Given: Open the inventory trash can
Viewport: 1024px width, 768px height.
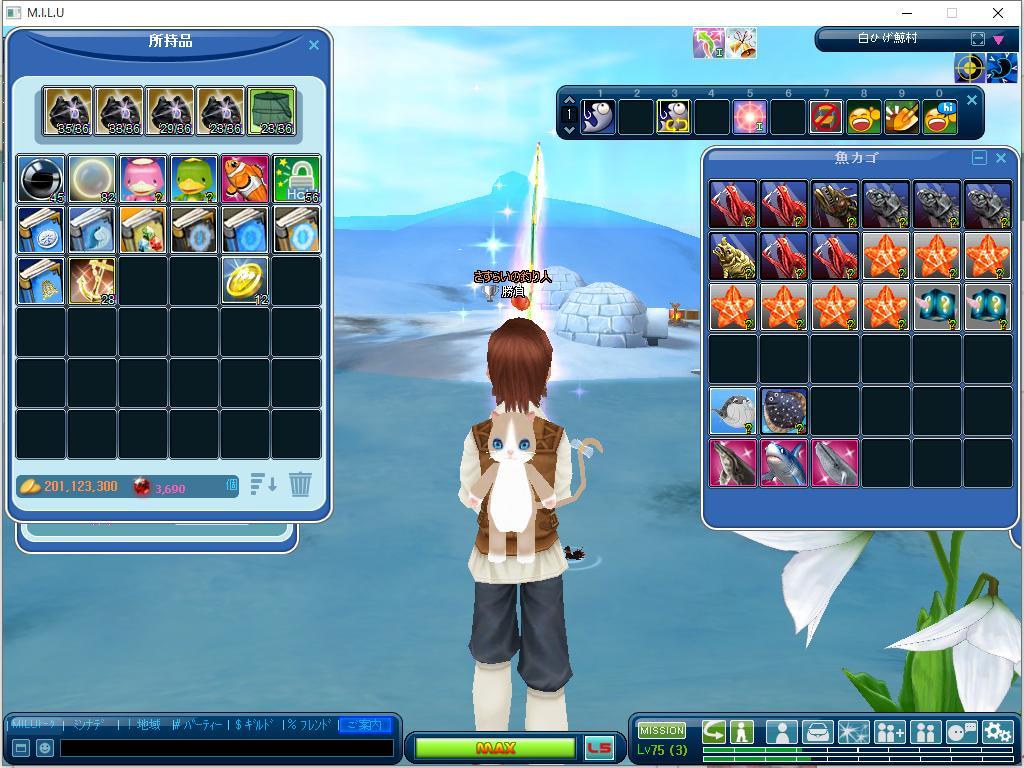Looking at the screenshot, I should (300, 485).
